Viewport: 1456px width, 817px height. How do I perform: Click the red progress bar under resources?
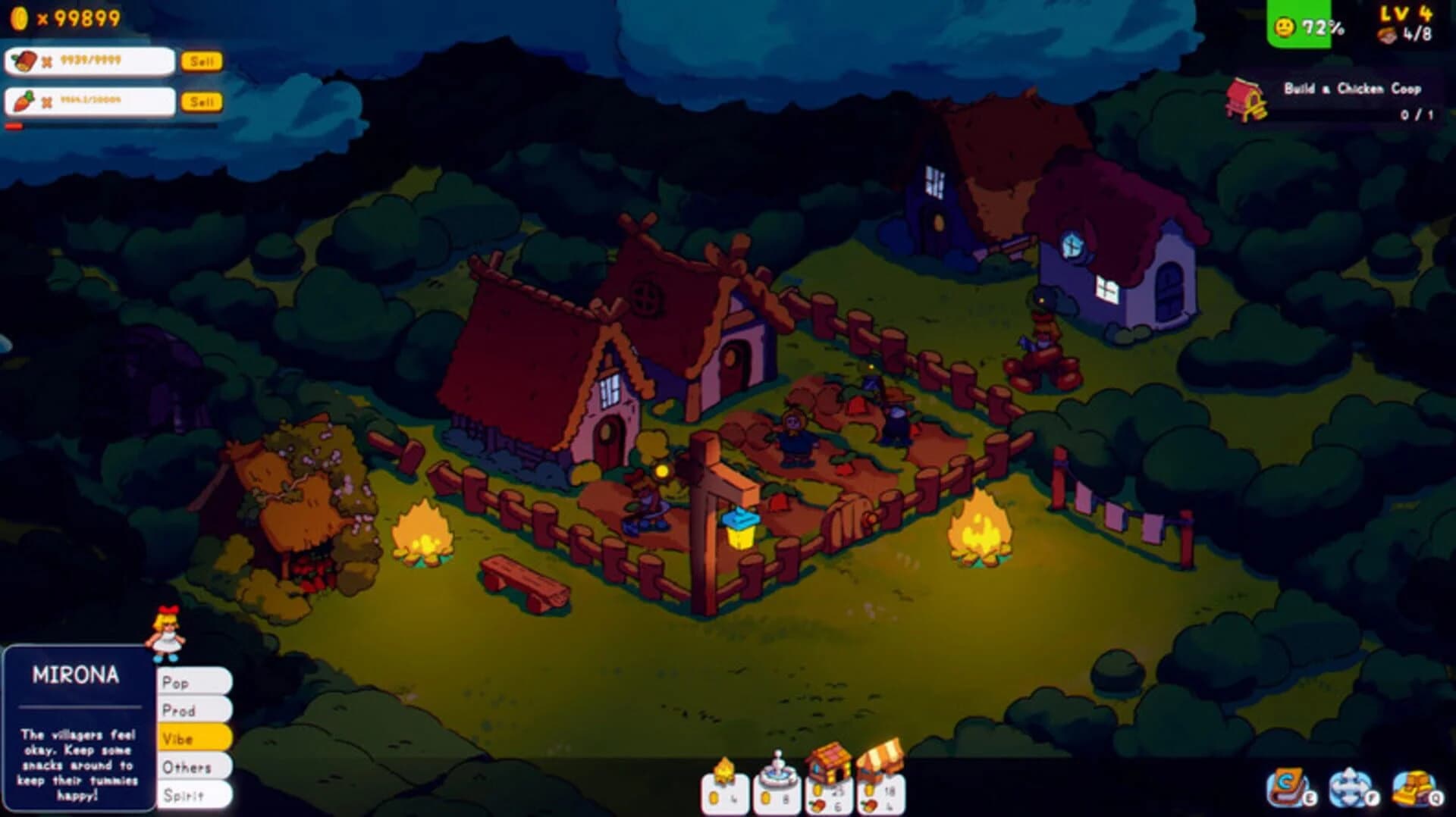[14, 124]
